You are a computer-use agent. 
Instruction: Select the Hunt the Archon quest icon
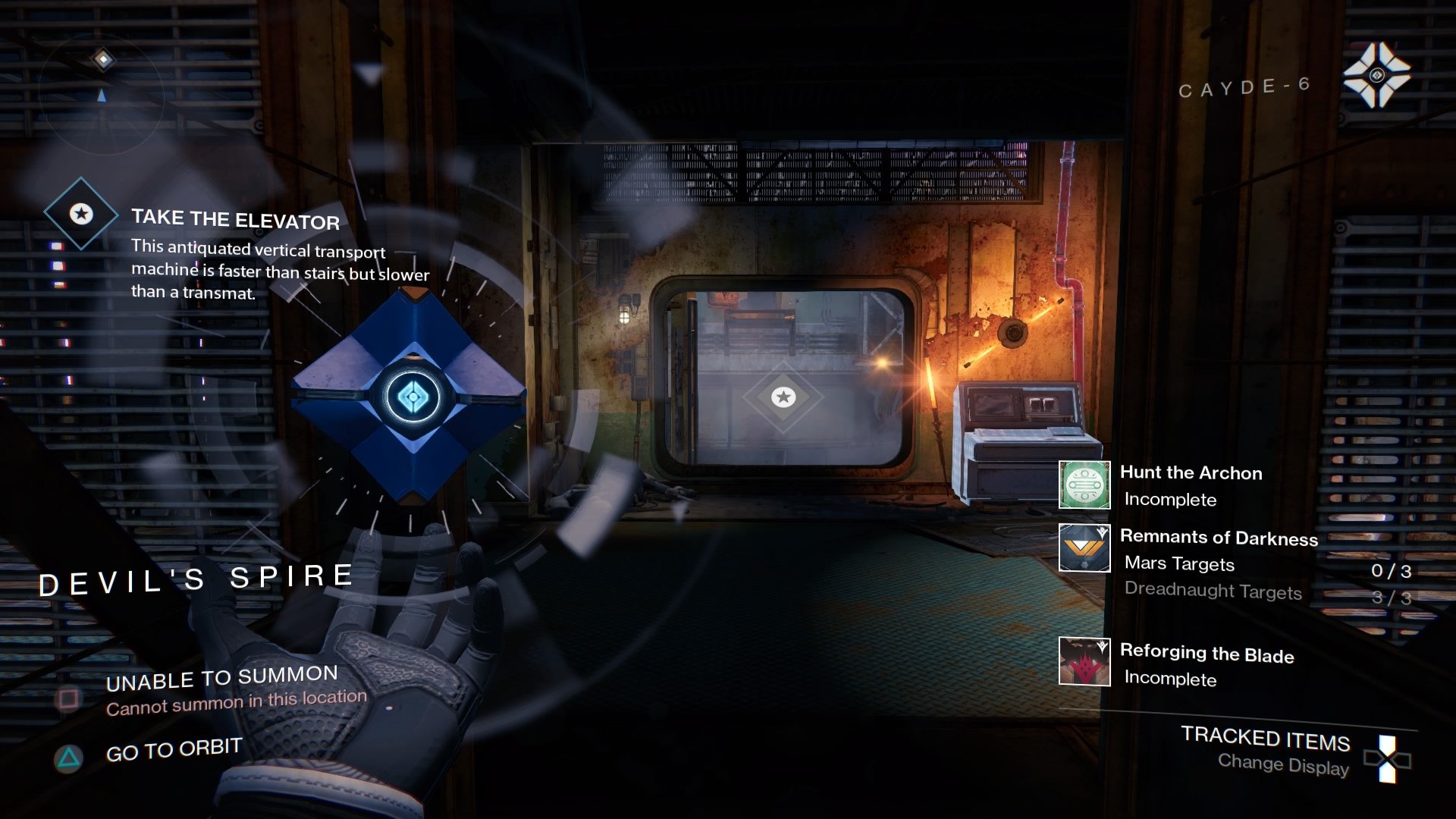[1084, 485]
